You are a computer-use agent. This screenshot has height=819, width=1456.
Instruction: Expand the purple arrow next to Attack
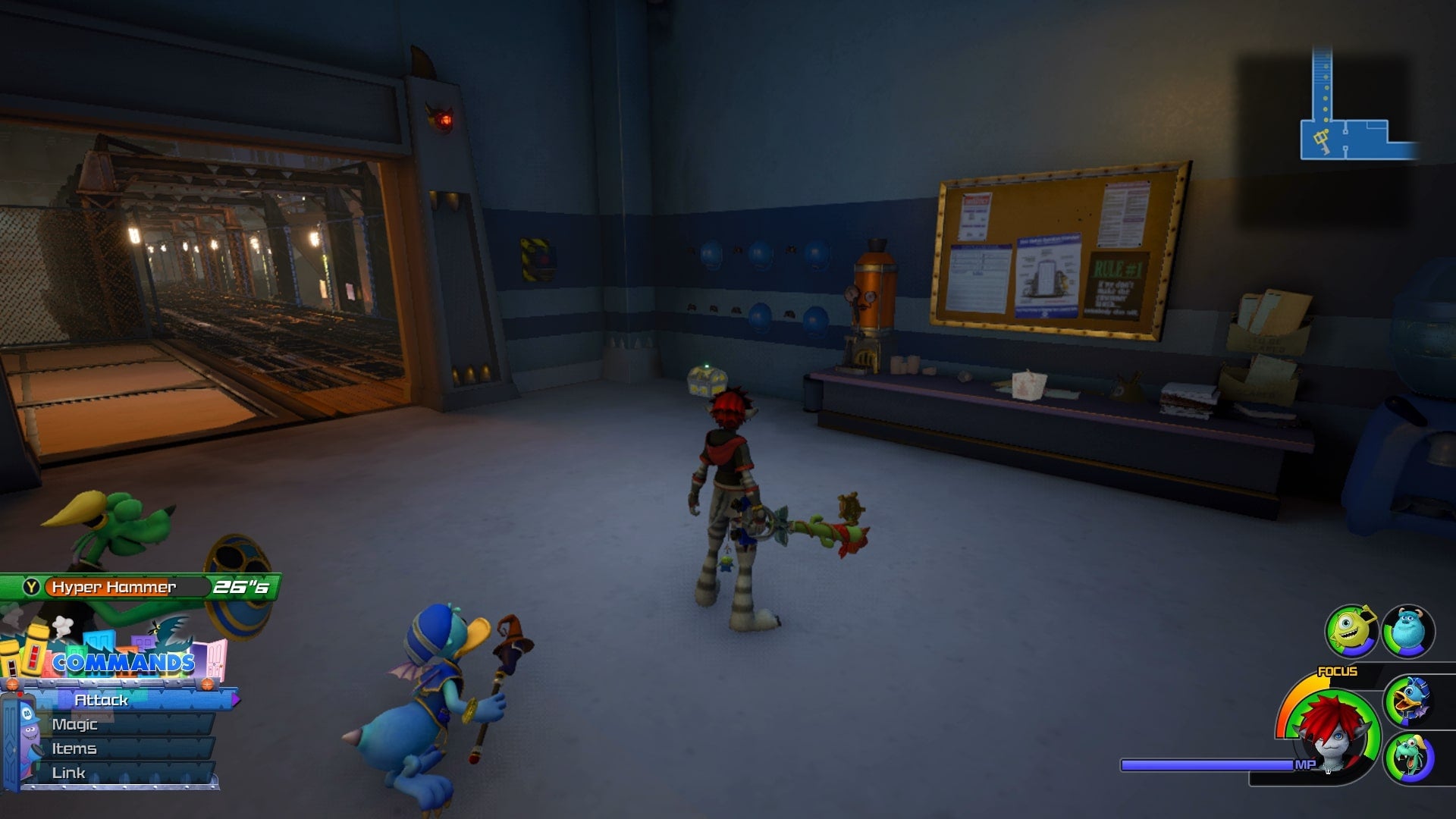pyautogui.click(x=235, y=699)
